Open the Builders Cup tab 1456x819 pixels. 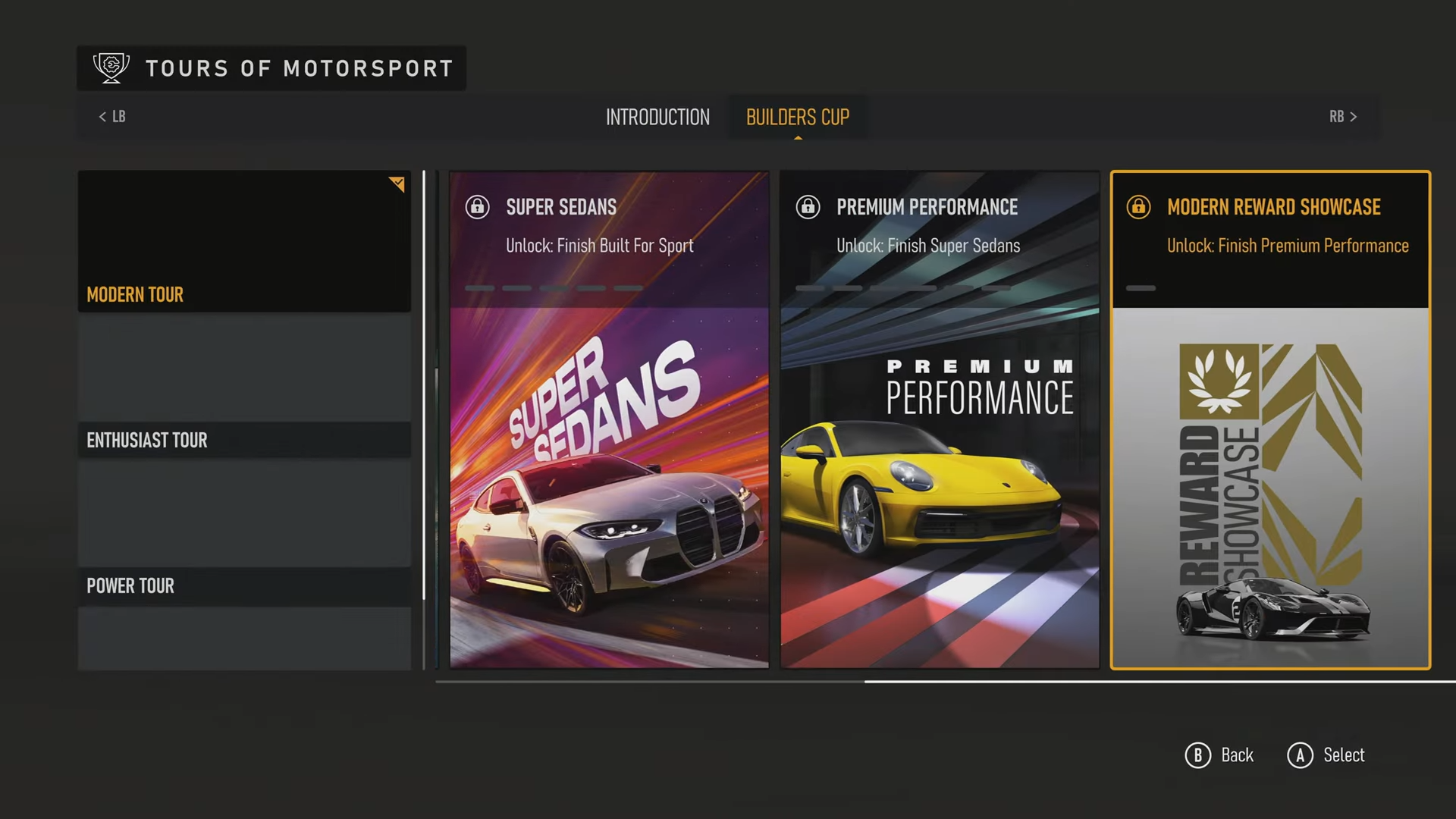pos(797,117)
